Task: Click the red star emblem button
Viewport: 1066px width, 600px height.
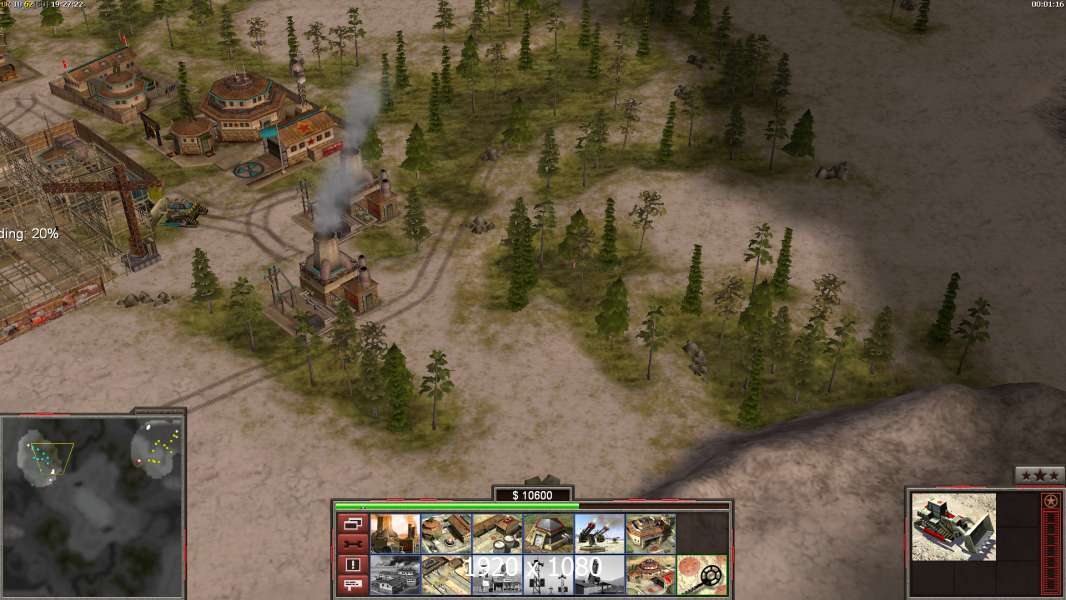Action: point(1050,500)
